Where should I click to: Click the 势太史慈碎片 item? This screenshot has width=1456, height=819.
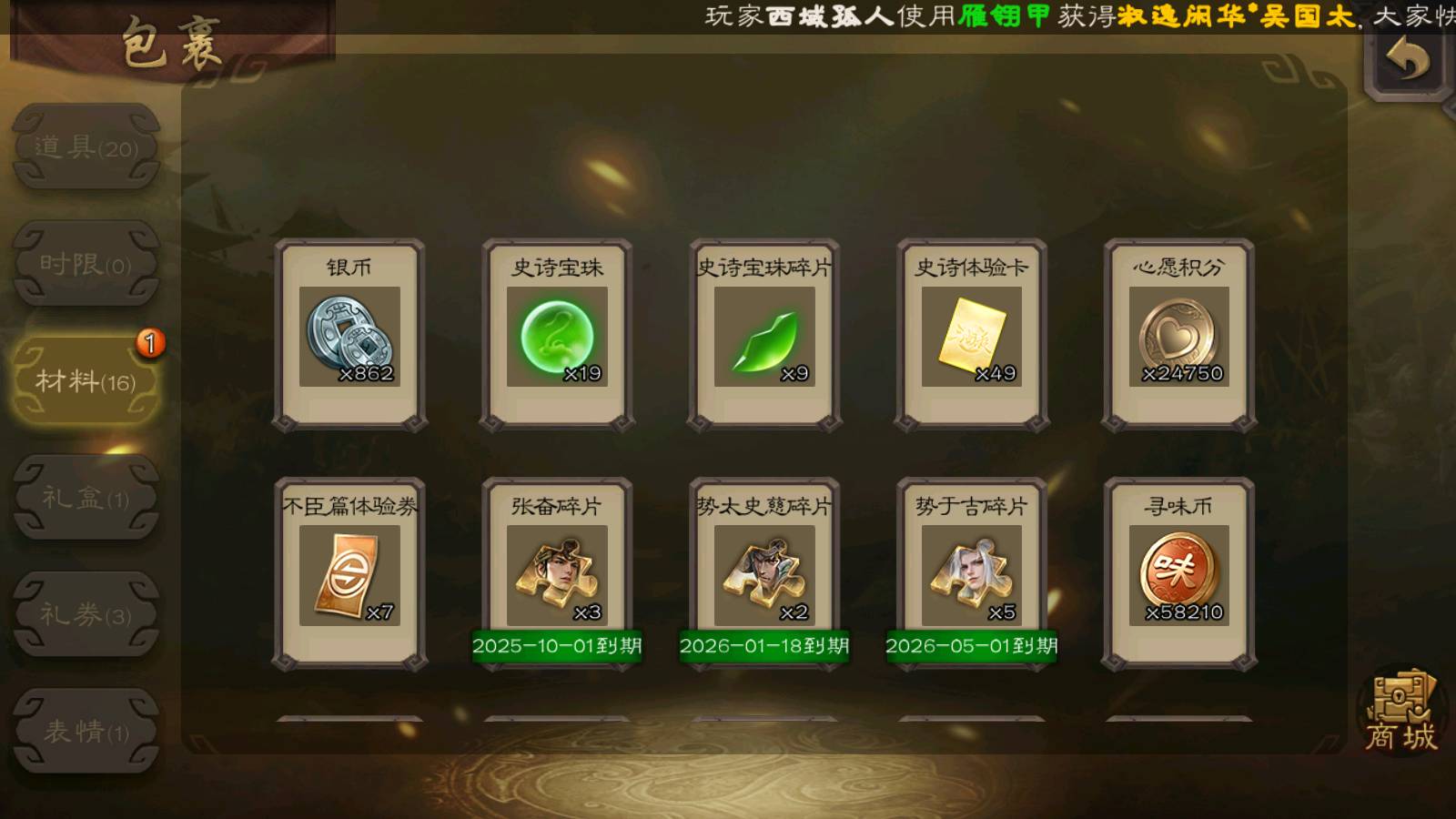pyautogui.click(x=764, y=574)
